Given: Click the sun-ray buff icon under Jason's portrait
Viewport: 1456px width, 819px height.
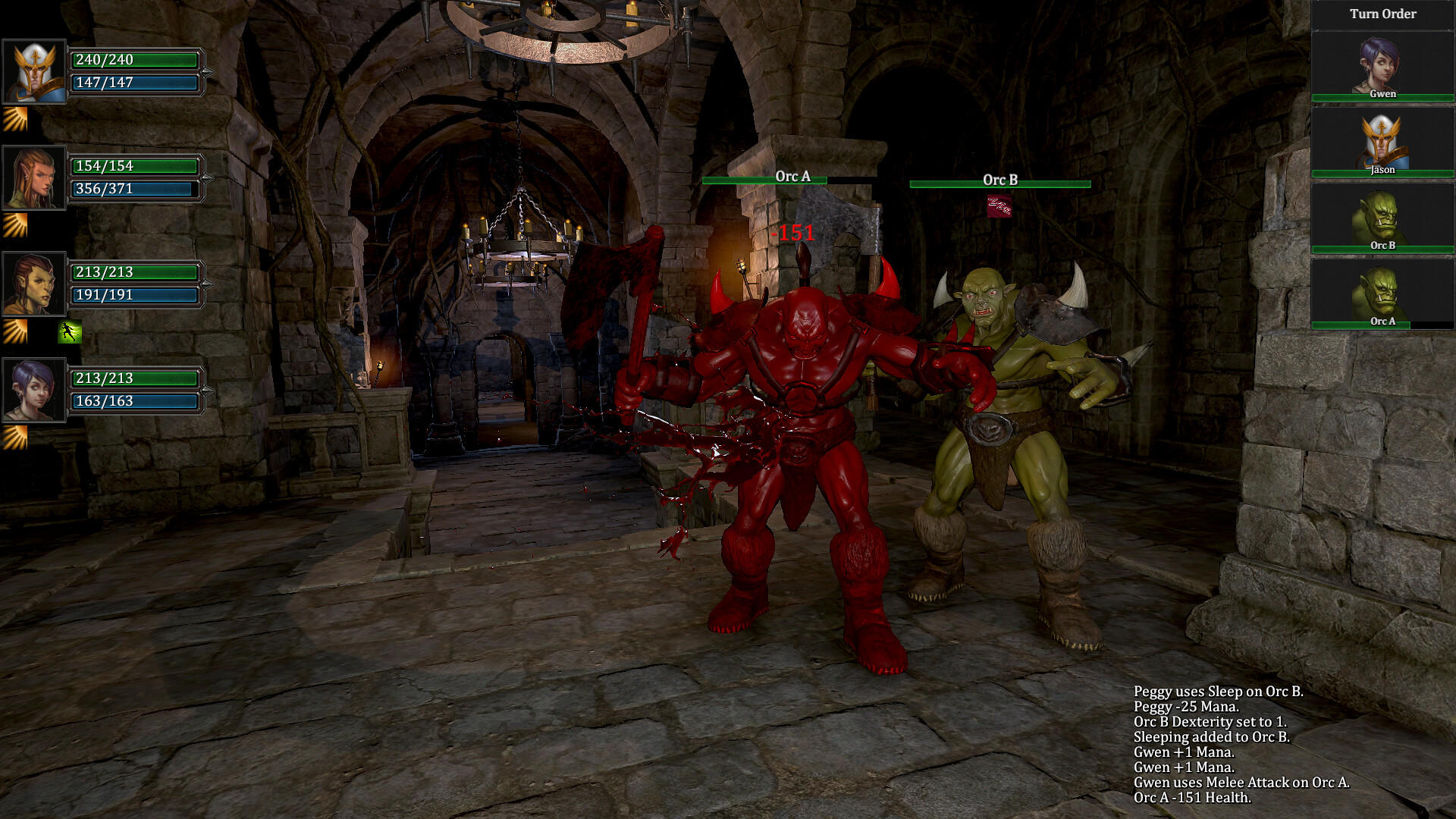Looking at the screenshot, I should (x=15, y=118).
